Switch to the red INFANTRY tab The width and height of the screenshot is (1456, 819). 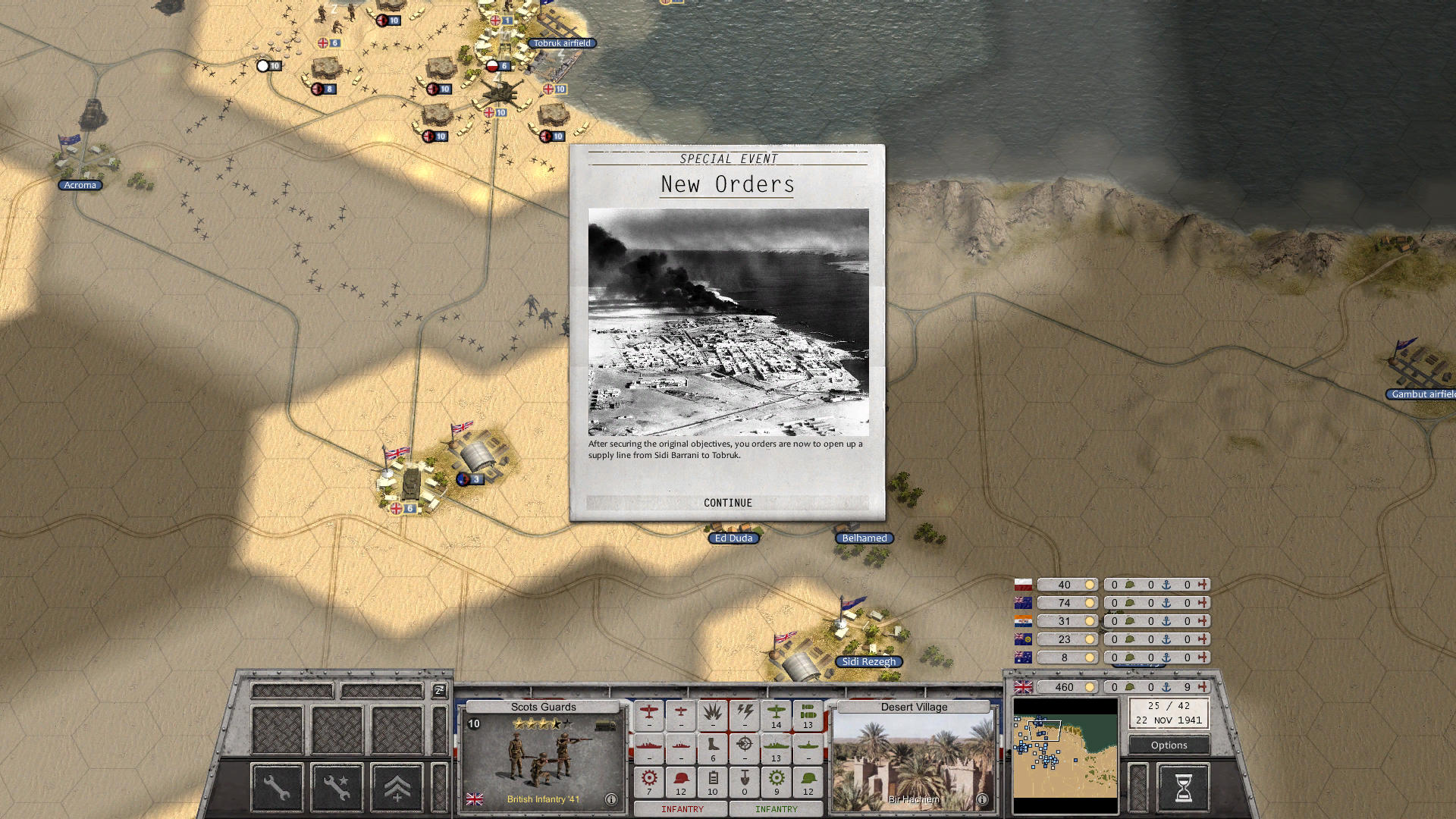pyautogui.click(x=682, y=809)
